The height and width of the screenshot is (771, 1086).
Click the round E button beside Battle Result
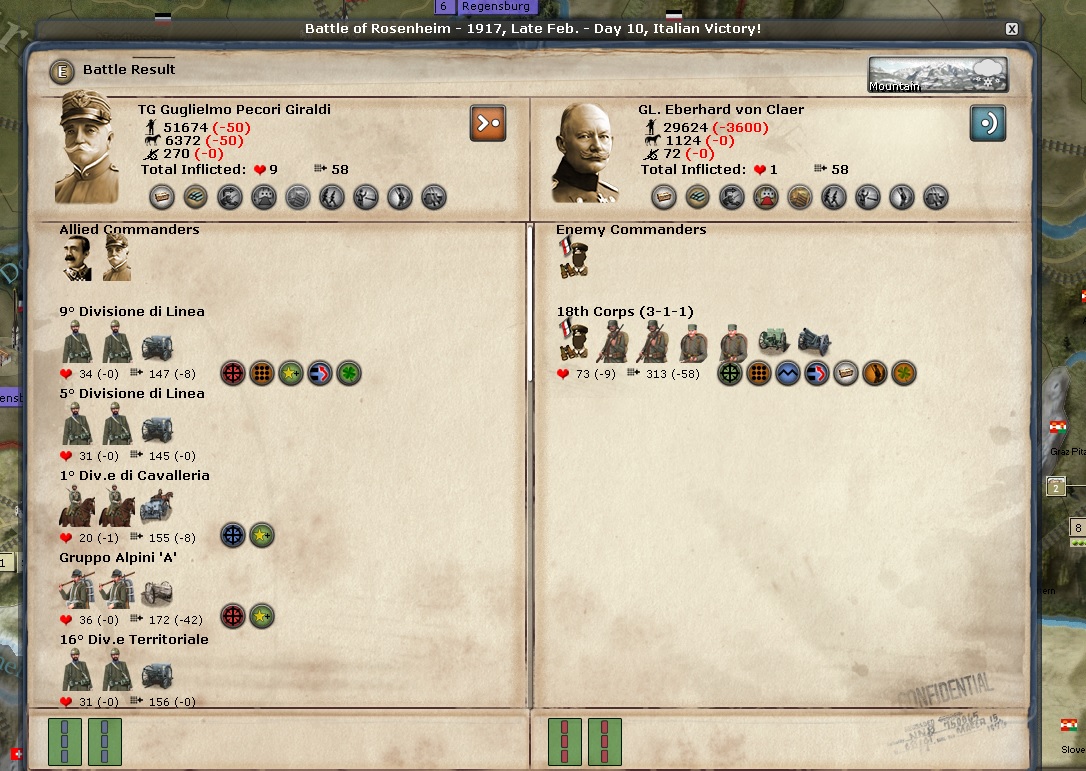63,71
